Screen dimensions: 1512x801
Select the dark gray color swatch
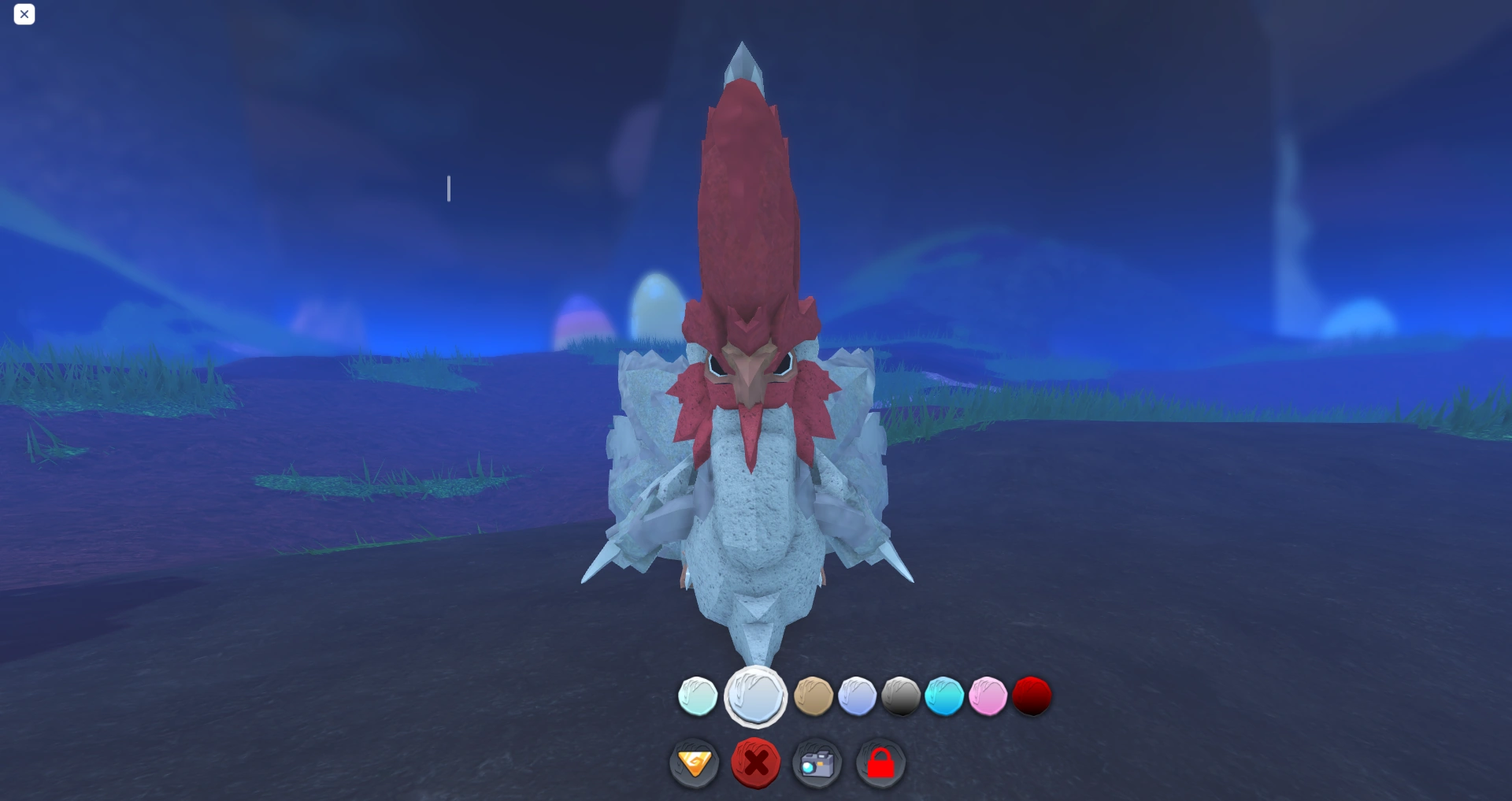pos(902,696)
